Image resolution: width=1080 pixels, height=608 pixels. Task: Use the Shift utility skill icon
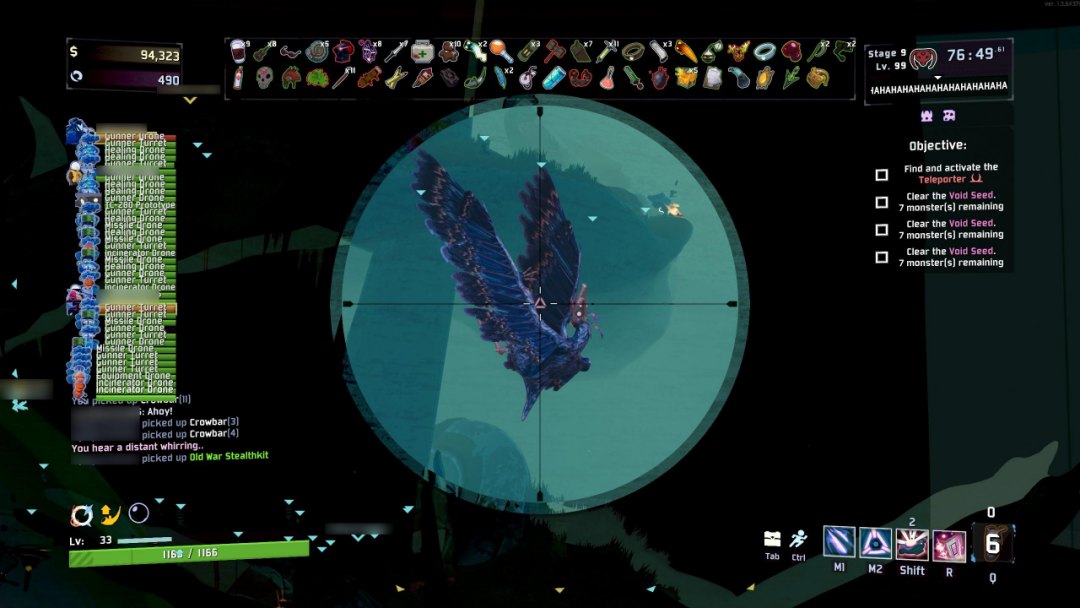912,544
